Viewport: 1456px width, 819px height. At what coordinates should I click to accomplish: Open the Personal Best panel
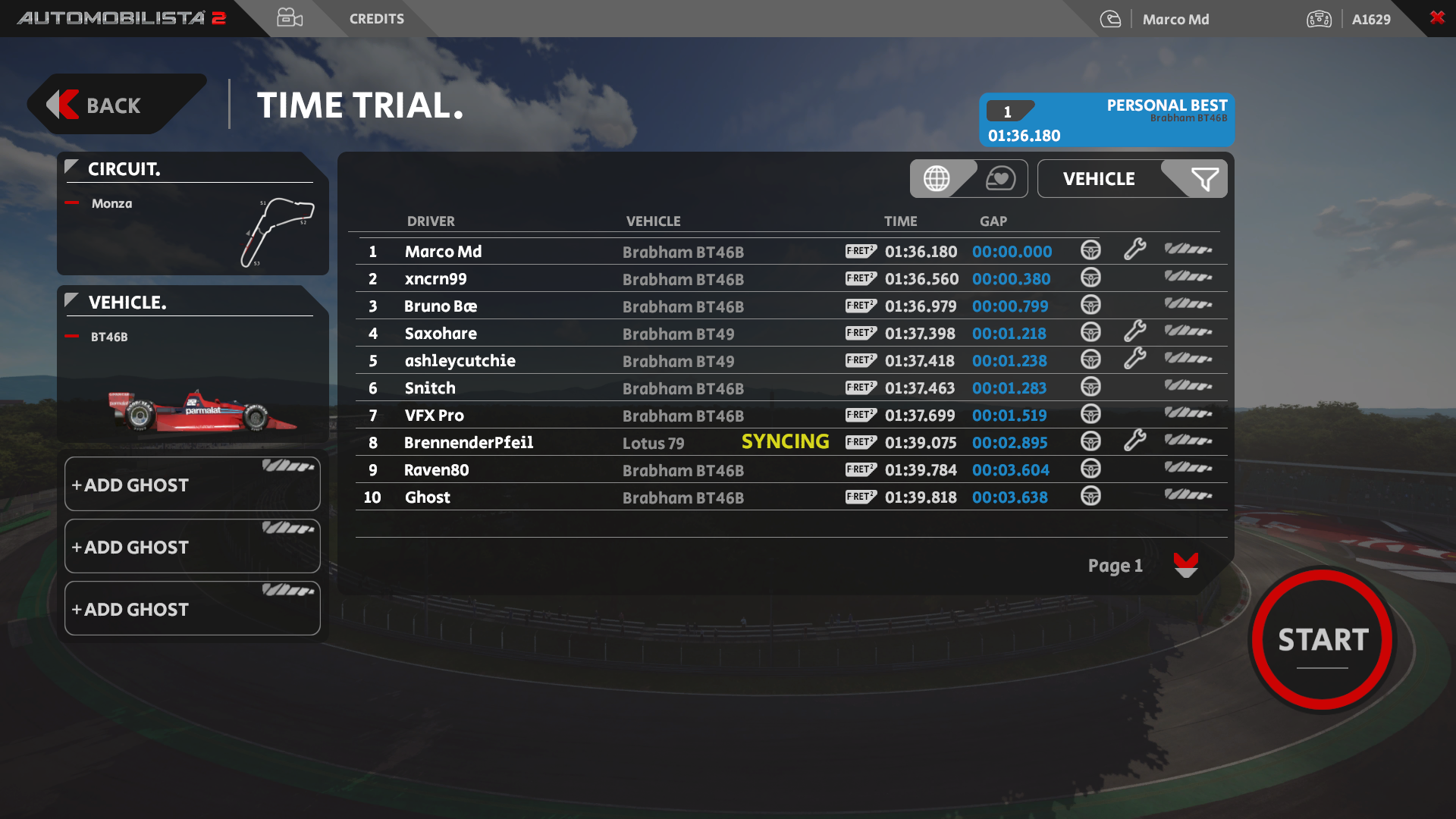pos(1106,120)
